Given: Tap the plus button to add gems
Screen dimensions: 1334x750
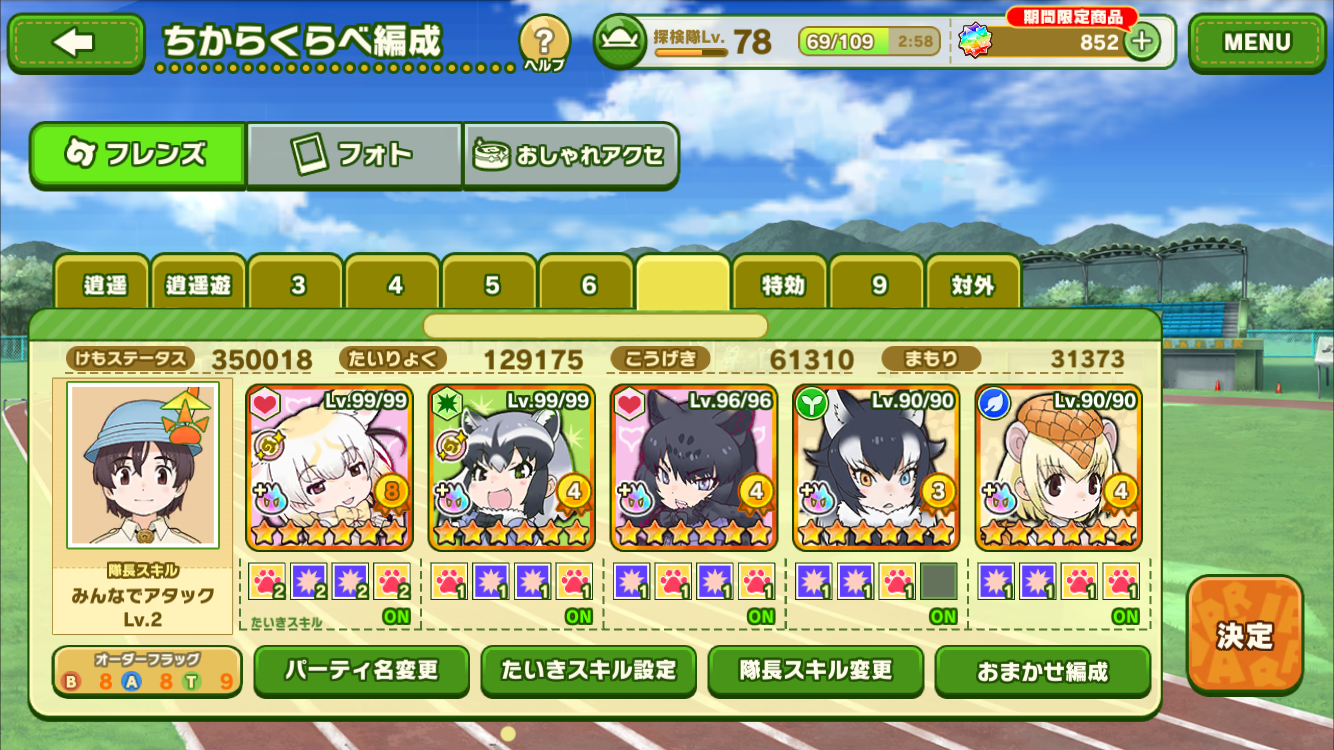Looking at the screenshot, I should pos(1142,42).
